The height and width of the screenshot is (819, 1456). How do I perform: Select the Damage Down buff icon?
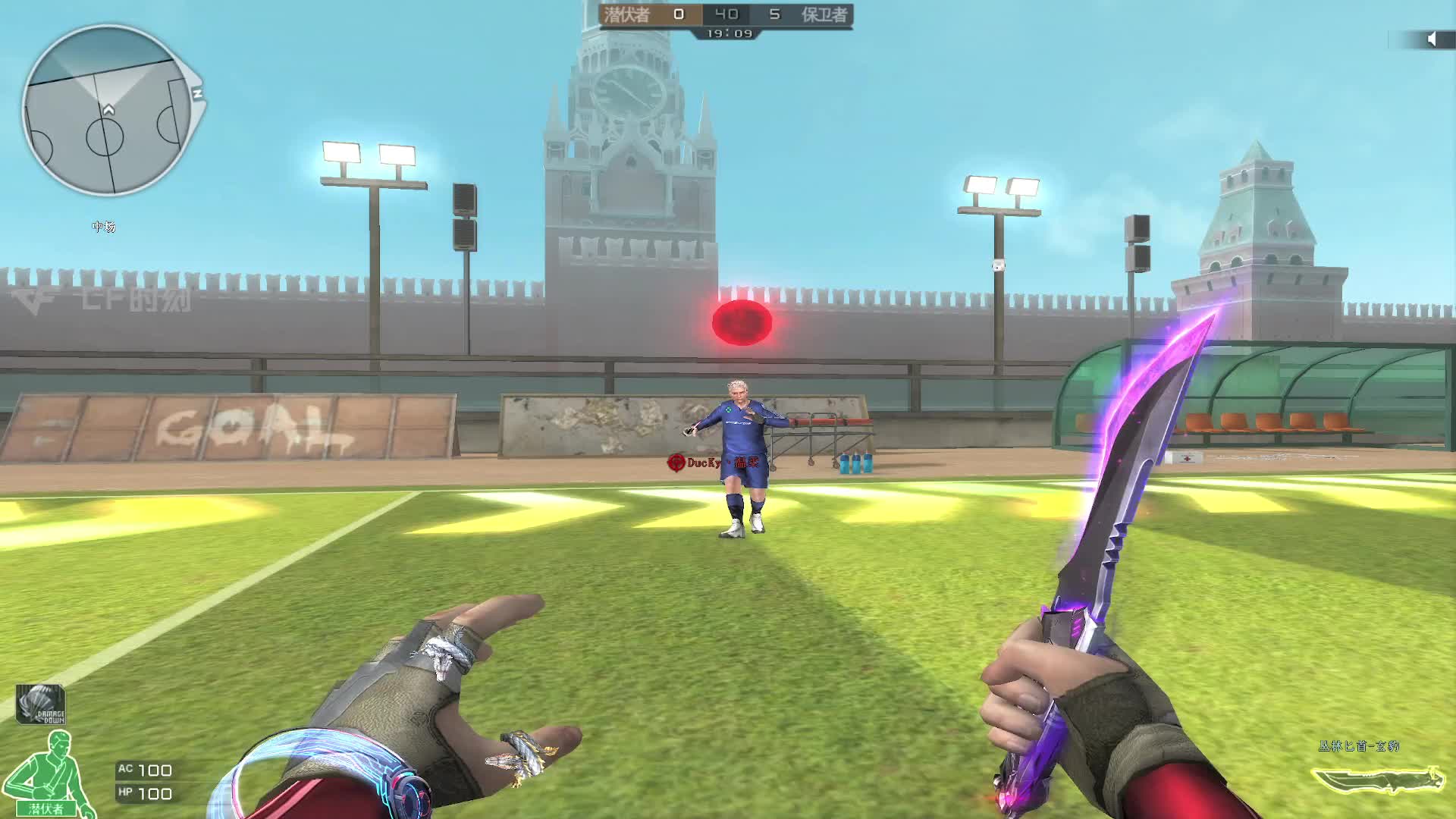(40, 704)
